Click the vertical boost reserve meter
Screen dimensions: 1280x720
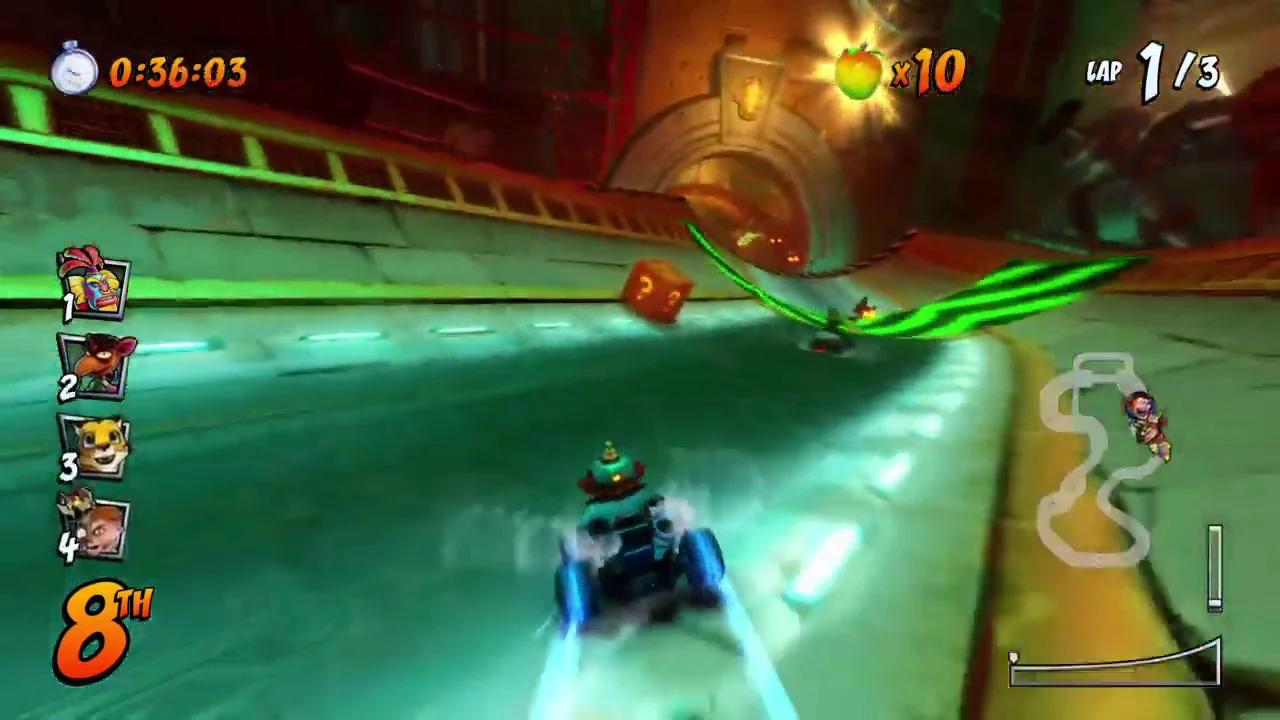[x=1215, y=565]
